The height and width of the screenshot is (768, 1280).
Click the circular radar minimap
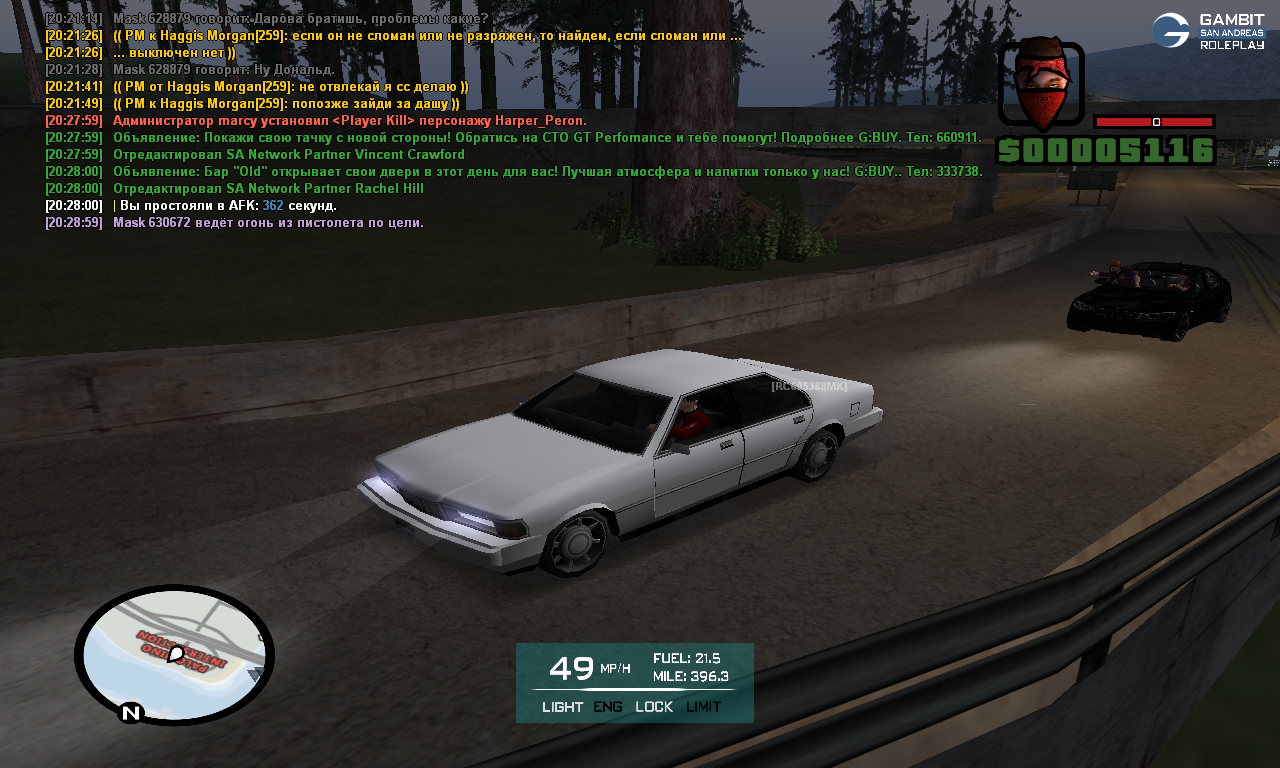tap(174, 654)
